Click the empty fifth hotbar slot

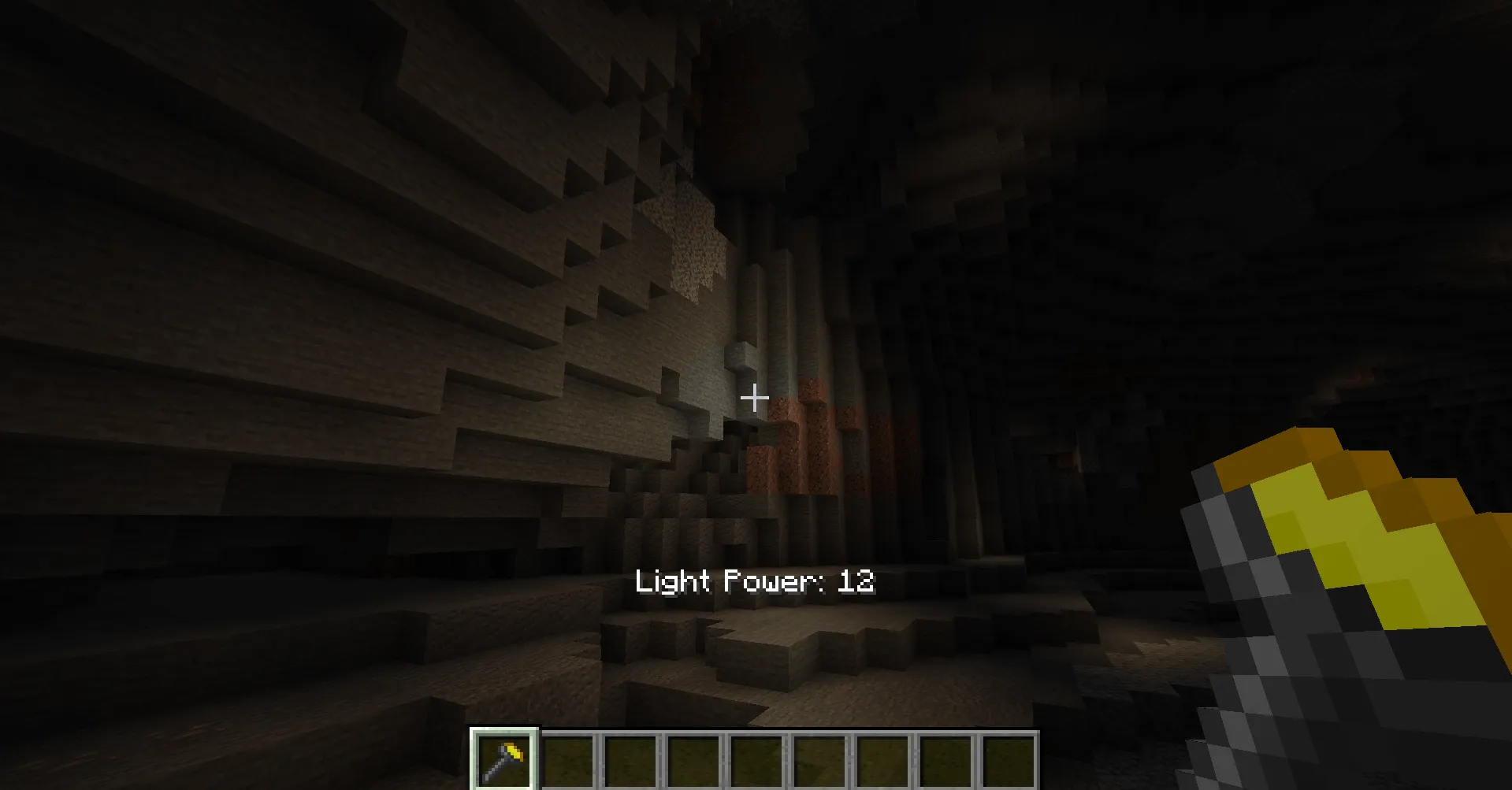tap(756, 760)
